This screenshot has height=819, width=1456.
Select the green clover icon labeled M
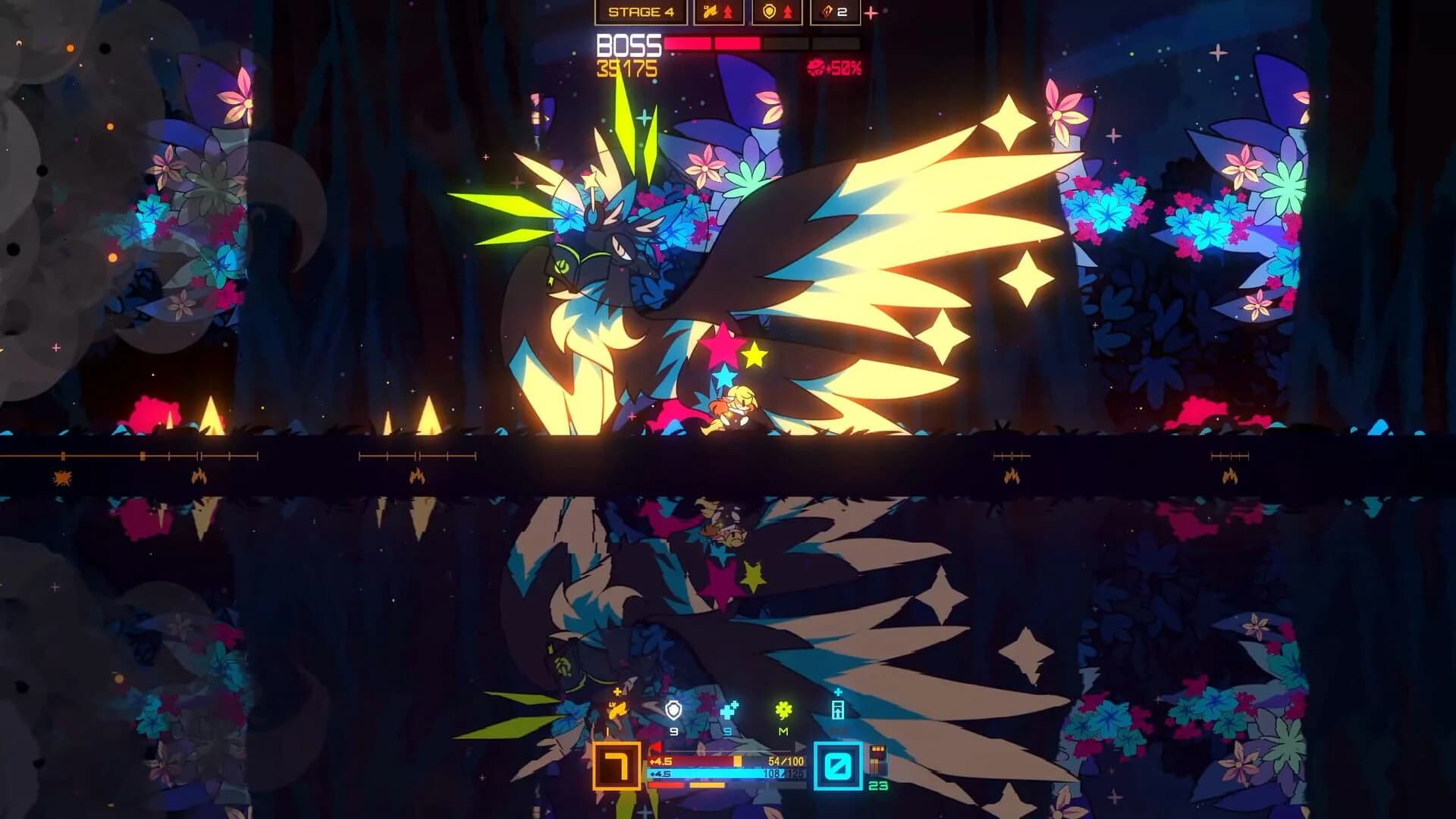coord(784,708)
